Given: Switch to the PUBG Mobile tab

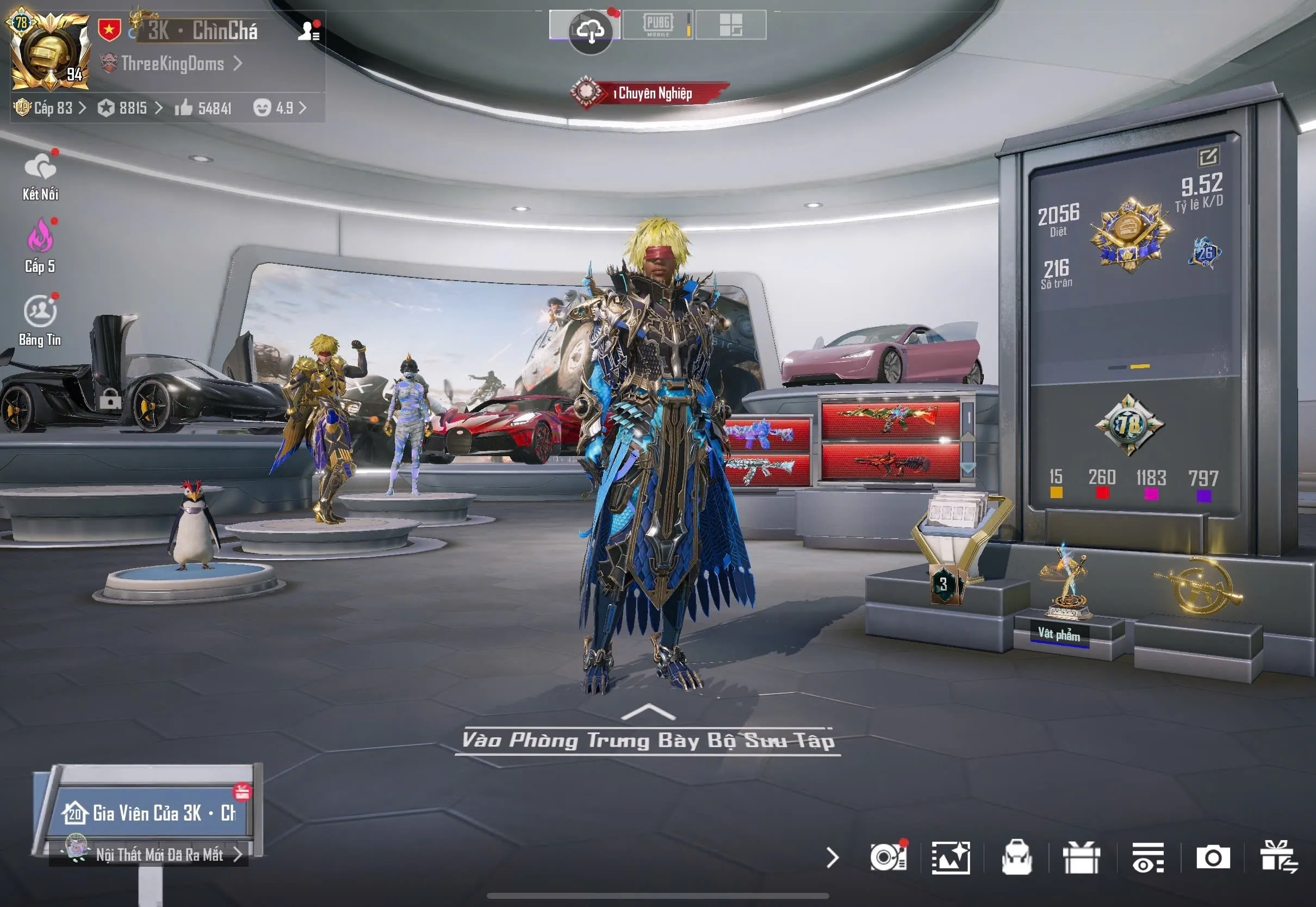Looking at the screenshot, I should click(658, 26).
